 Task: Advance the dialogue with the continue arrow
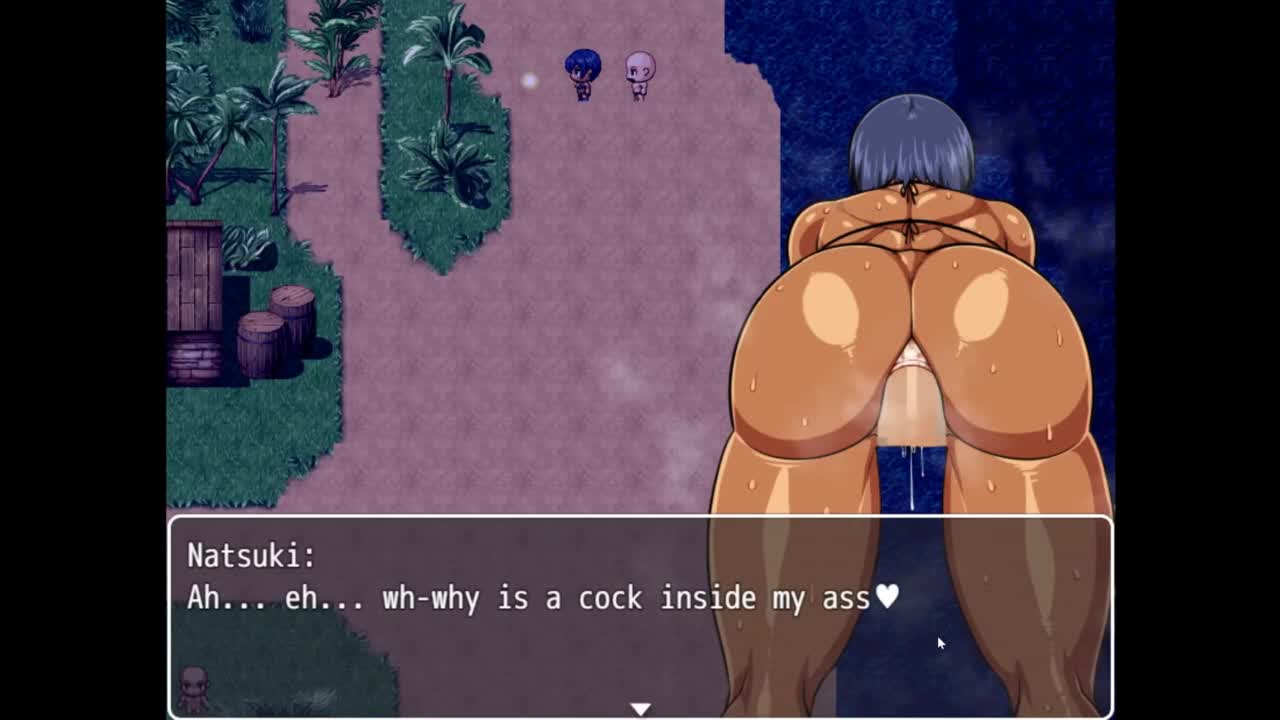[x=640, y=708]
